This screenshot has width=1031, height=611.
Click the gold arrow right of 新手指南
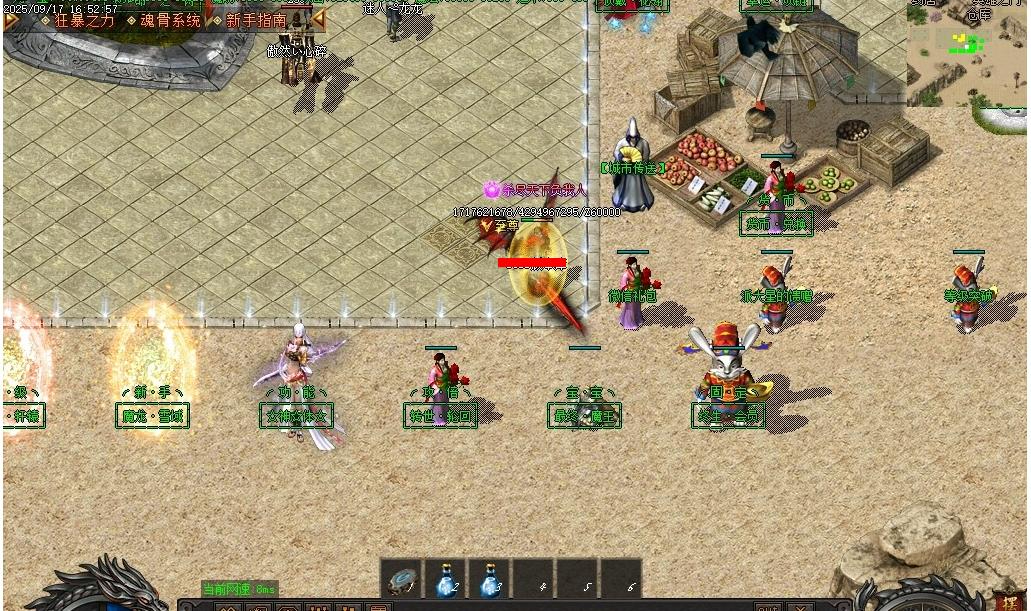tap(317, 19)
